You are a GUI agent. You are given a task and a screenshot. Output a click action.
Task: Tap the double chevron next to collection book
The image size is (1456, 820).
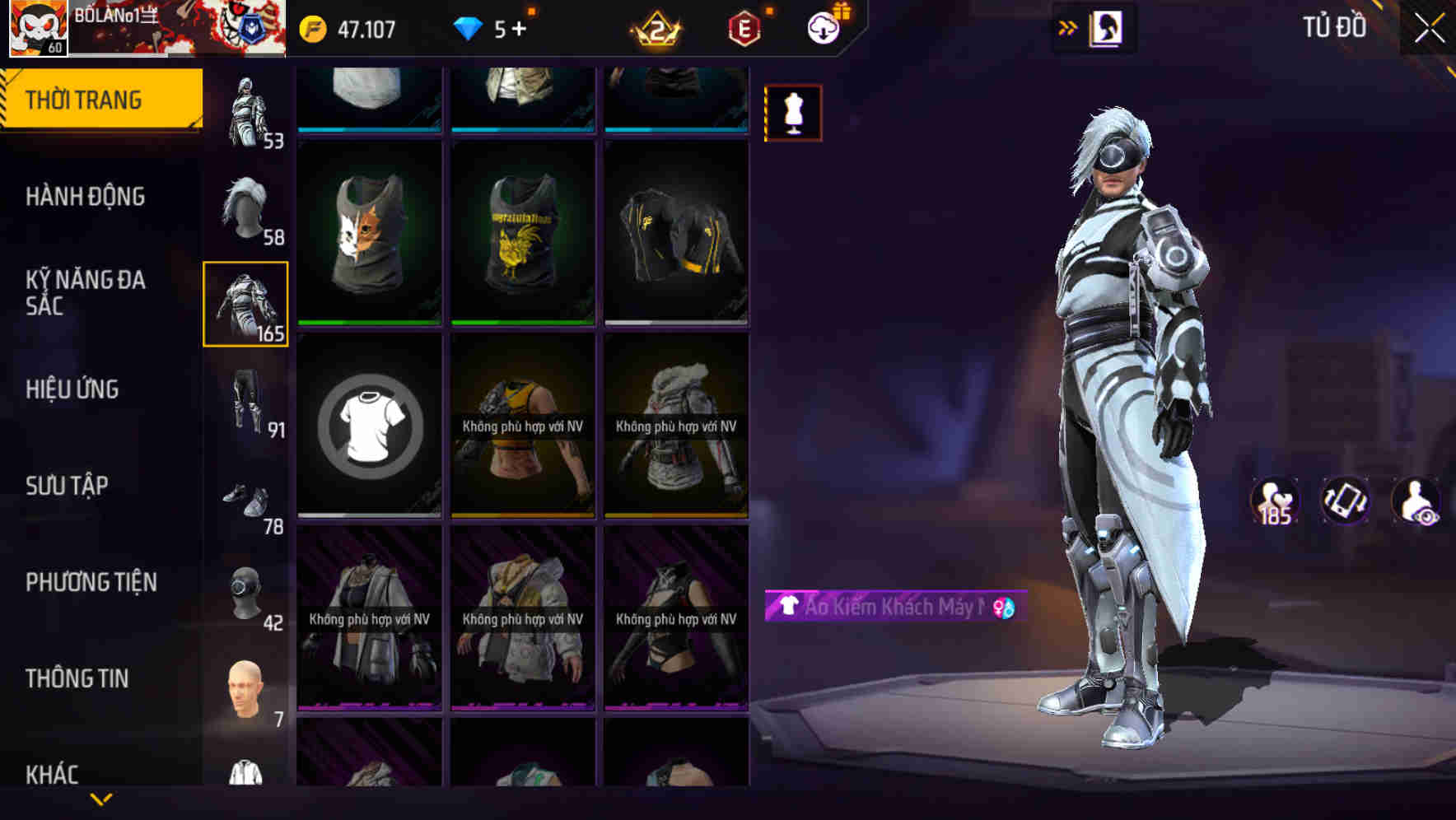coord(1068,27)
